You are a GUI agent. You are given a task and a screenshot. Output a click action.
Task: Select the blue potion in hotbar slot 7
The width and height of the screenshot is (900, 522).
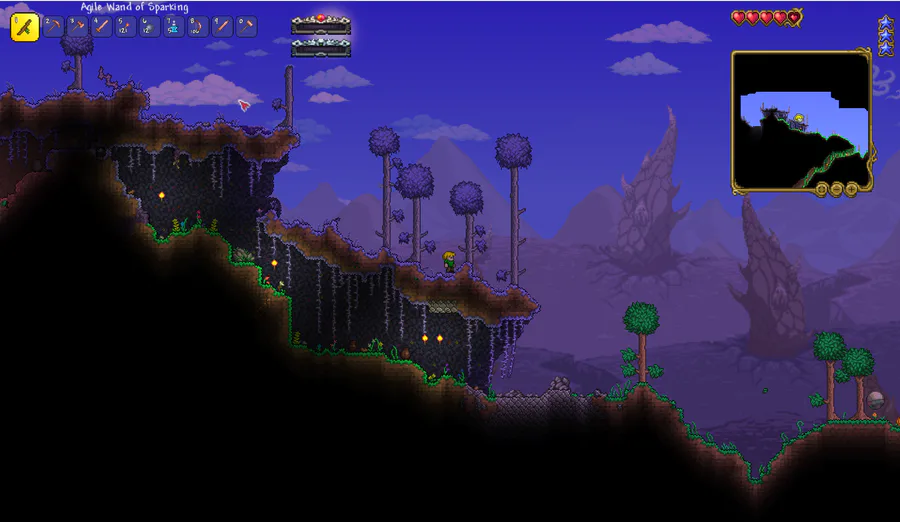173,27
